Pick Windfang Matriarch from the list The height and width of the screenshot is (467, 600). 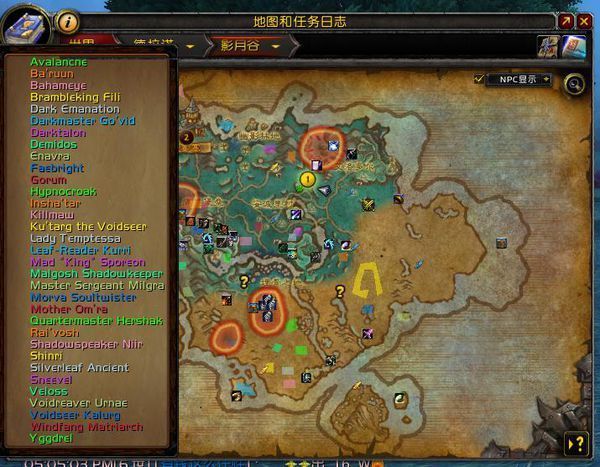pos(86,427)
